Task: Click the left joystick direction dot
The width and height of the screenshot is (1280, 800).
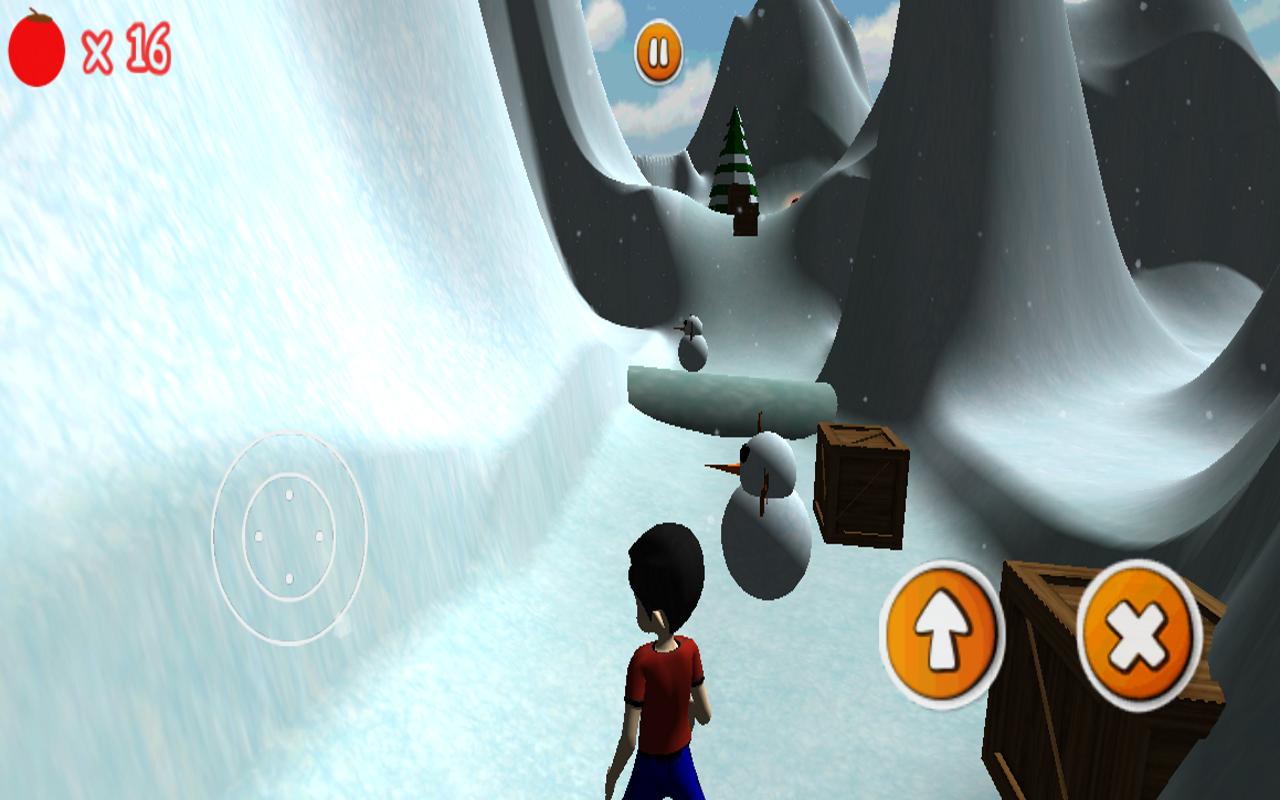Action: pyautogui.click(x=258, y=536)
